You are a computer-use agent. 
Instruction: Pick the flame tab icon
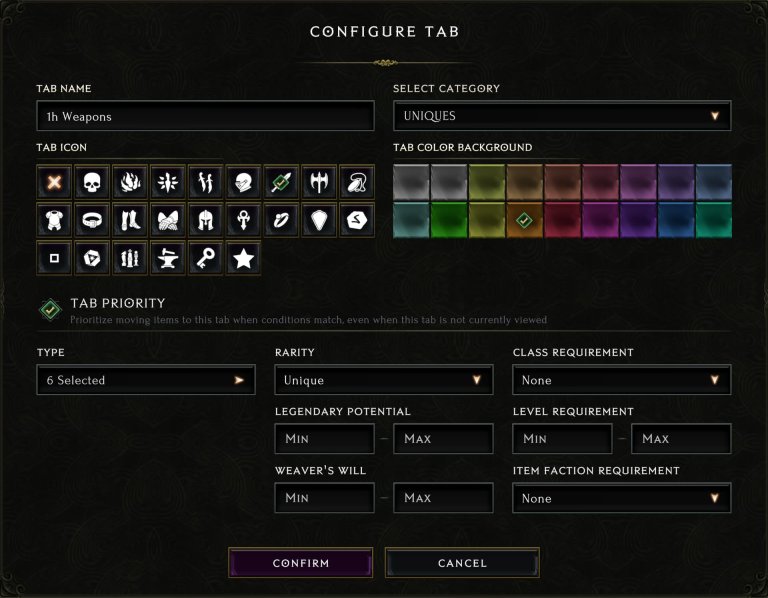(130, 184)
